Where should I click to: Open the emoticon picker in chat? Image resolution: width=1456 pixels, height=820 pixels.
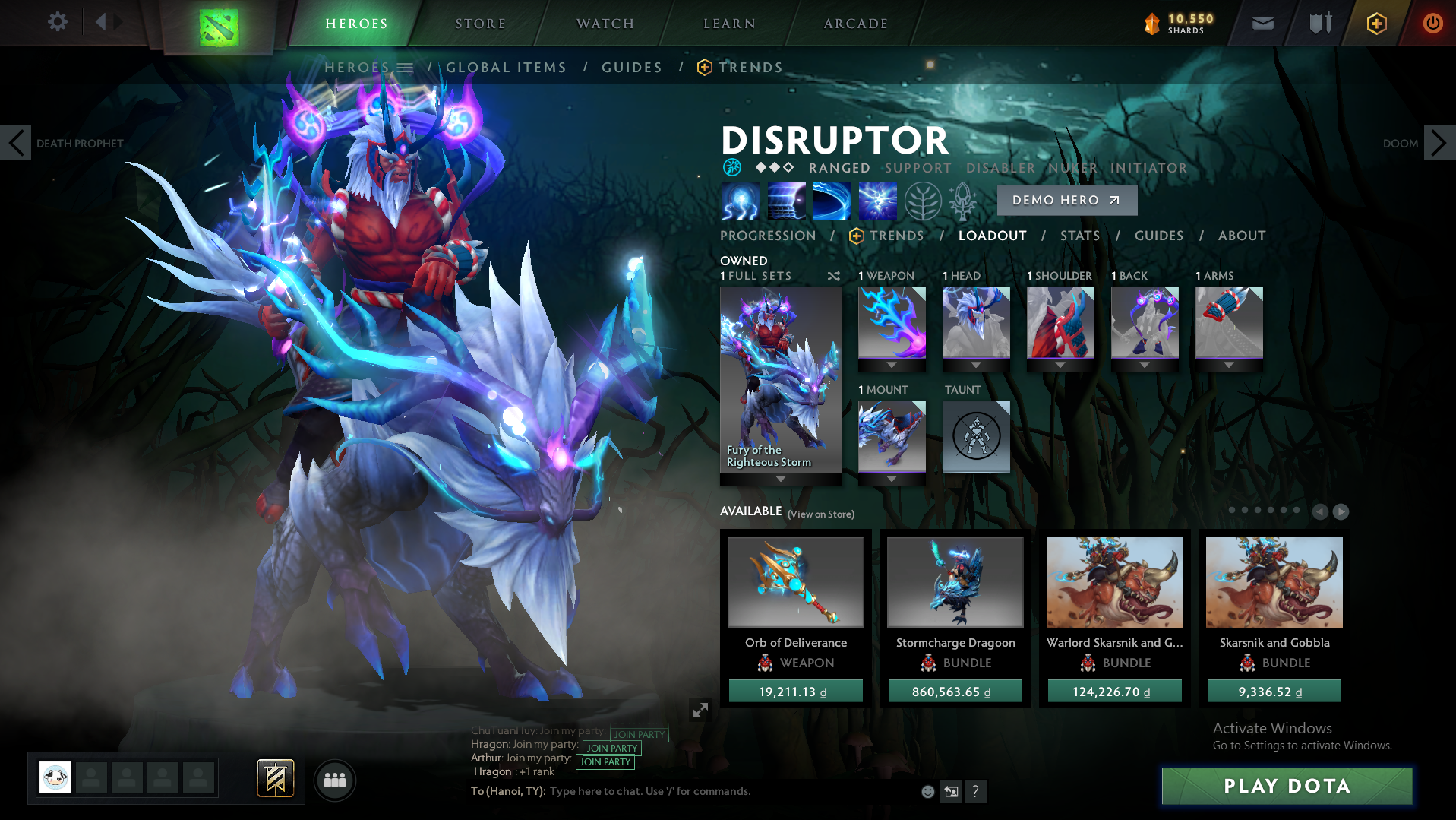[928, 791]
